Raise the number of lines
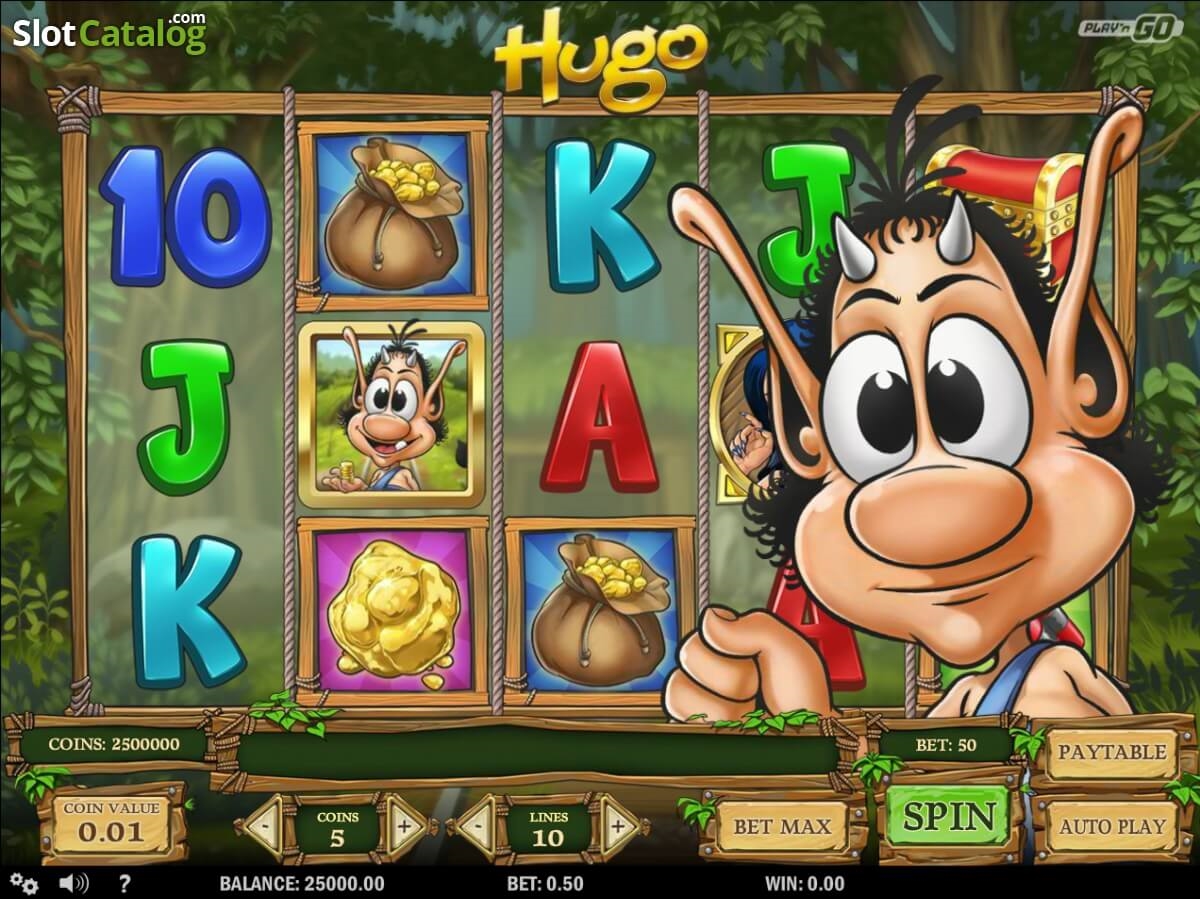The image size is (1200, 899). [x=618, y=827]
